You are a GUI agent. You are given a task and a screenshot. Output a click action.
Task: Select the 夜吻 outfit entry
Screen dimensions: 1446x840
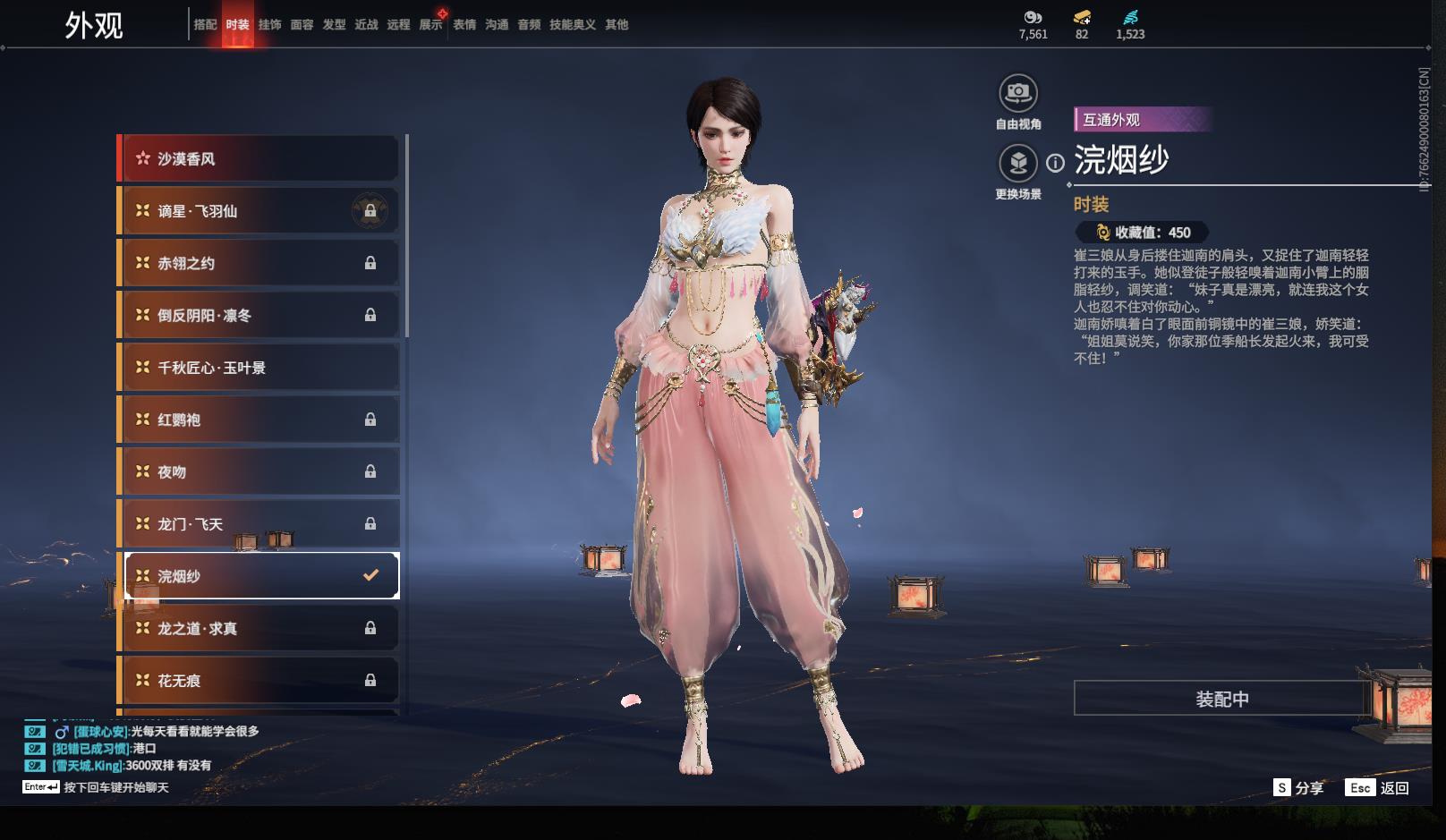click(x=259, y=471)
